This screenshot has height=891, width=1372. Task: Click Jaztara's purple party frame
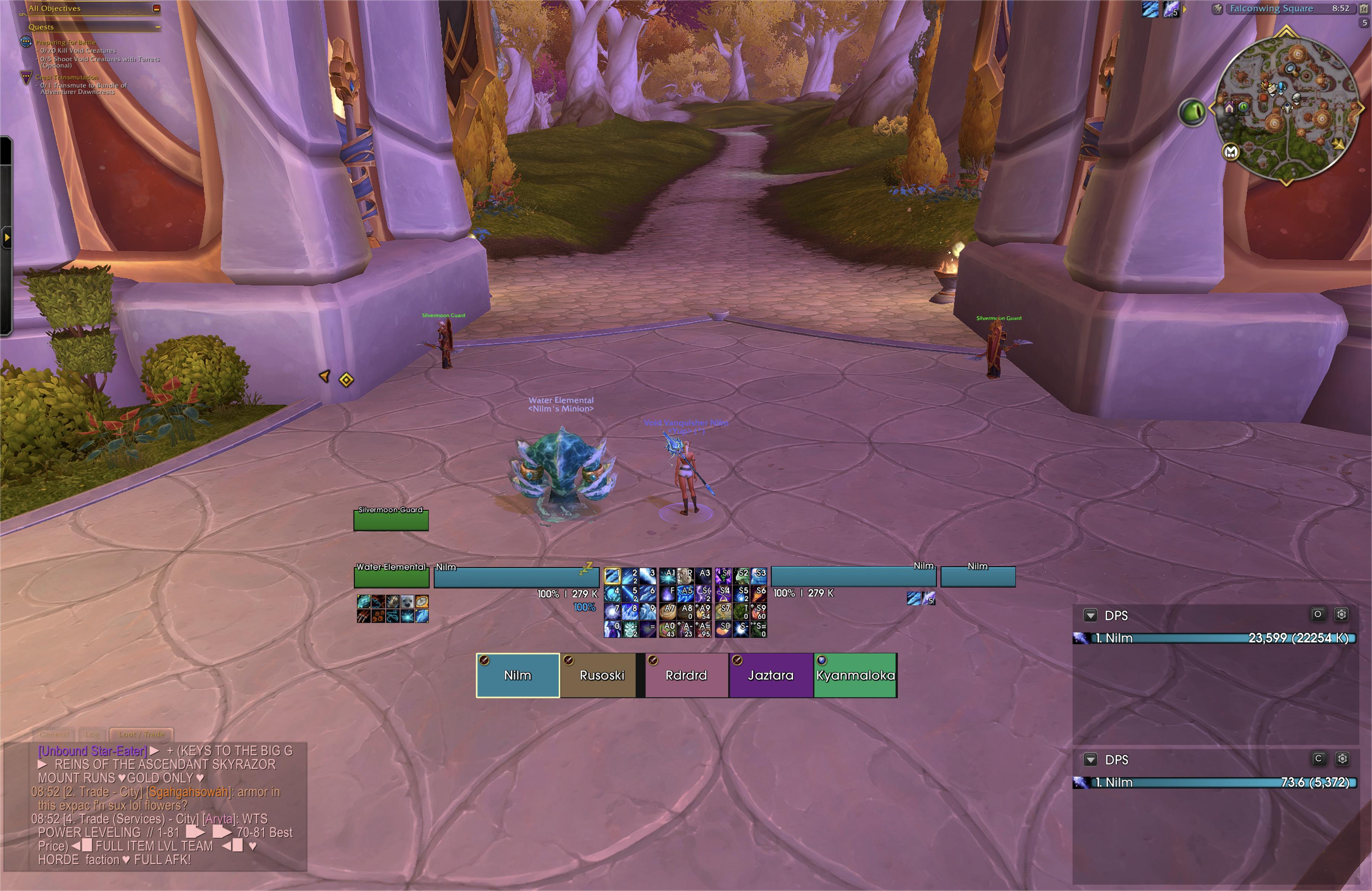click(770, 675)
